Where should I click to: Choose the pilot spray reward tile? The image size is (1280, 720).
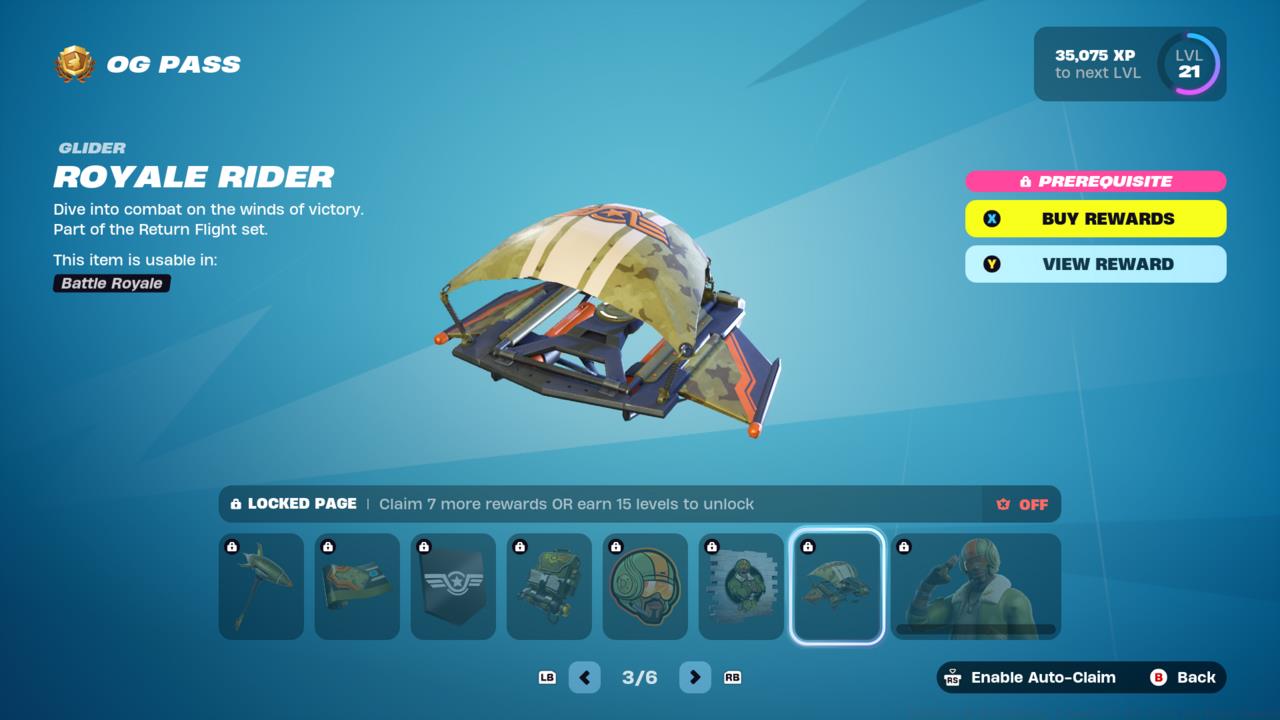(x=741, y=586)
